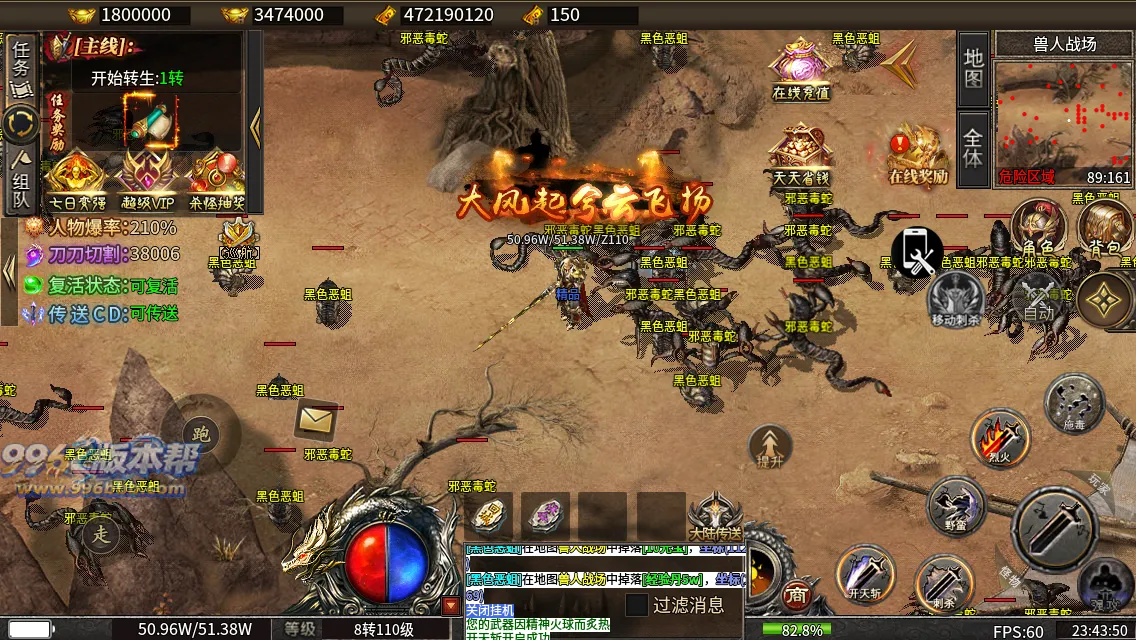1136x640 pixels.
Task: Open the 地图 map button
Action: (x=974, y=68)
